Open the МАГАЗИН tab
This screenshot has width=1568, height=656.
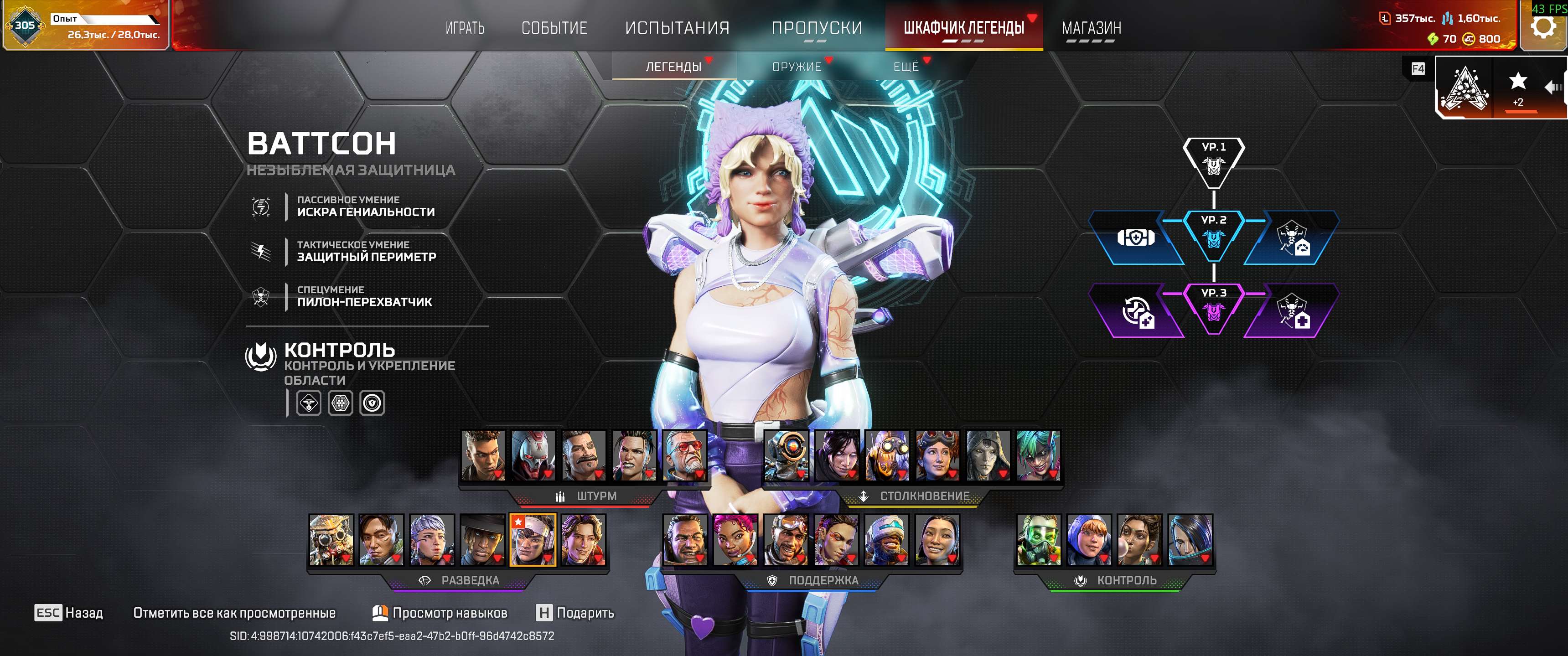1091,28
